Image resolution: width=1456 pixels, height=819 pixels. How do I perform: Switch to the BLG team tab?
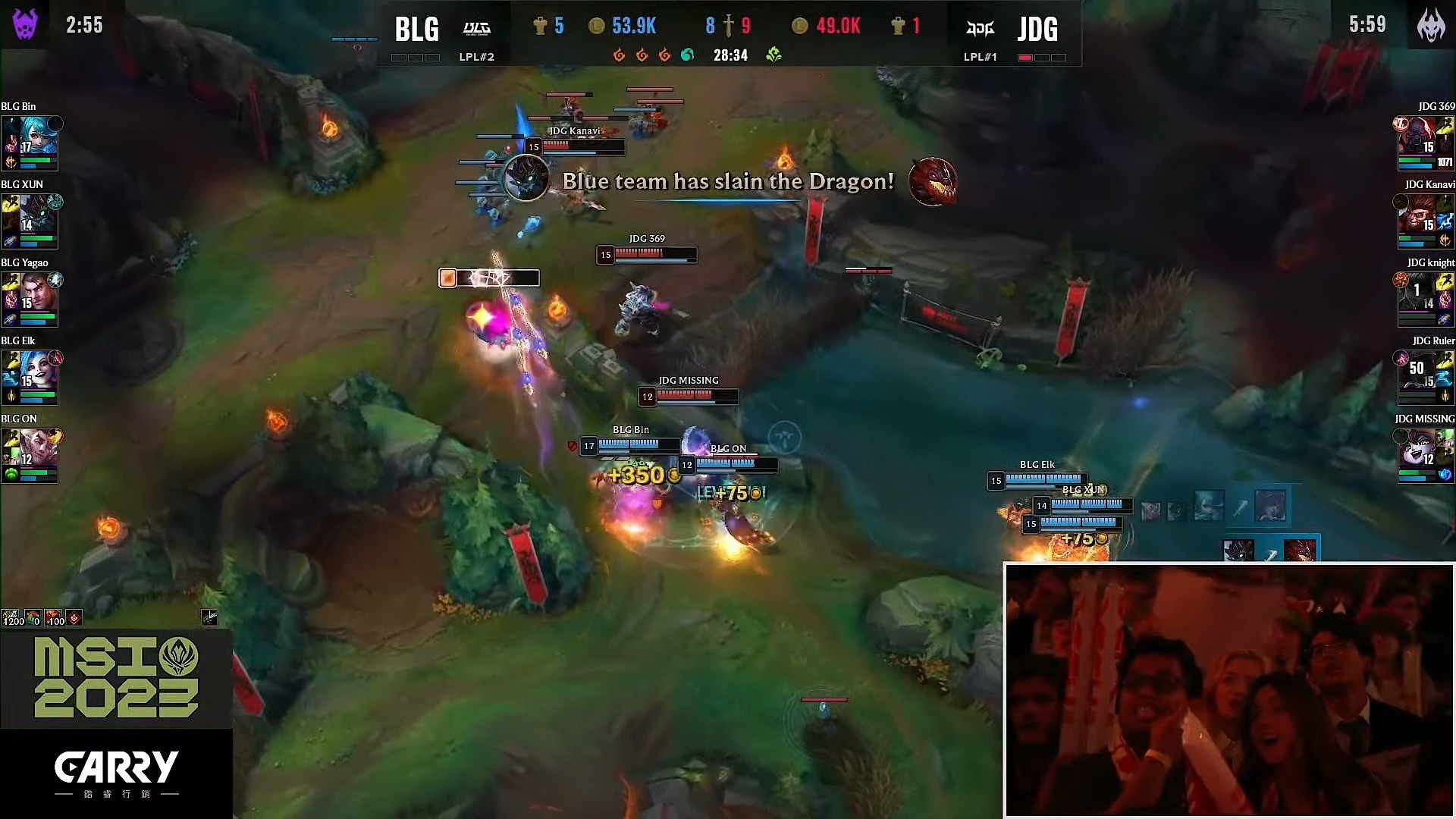click(x=416, y=30)
